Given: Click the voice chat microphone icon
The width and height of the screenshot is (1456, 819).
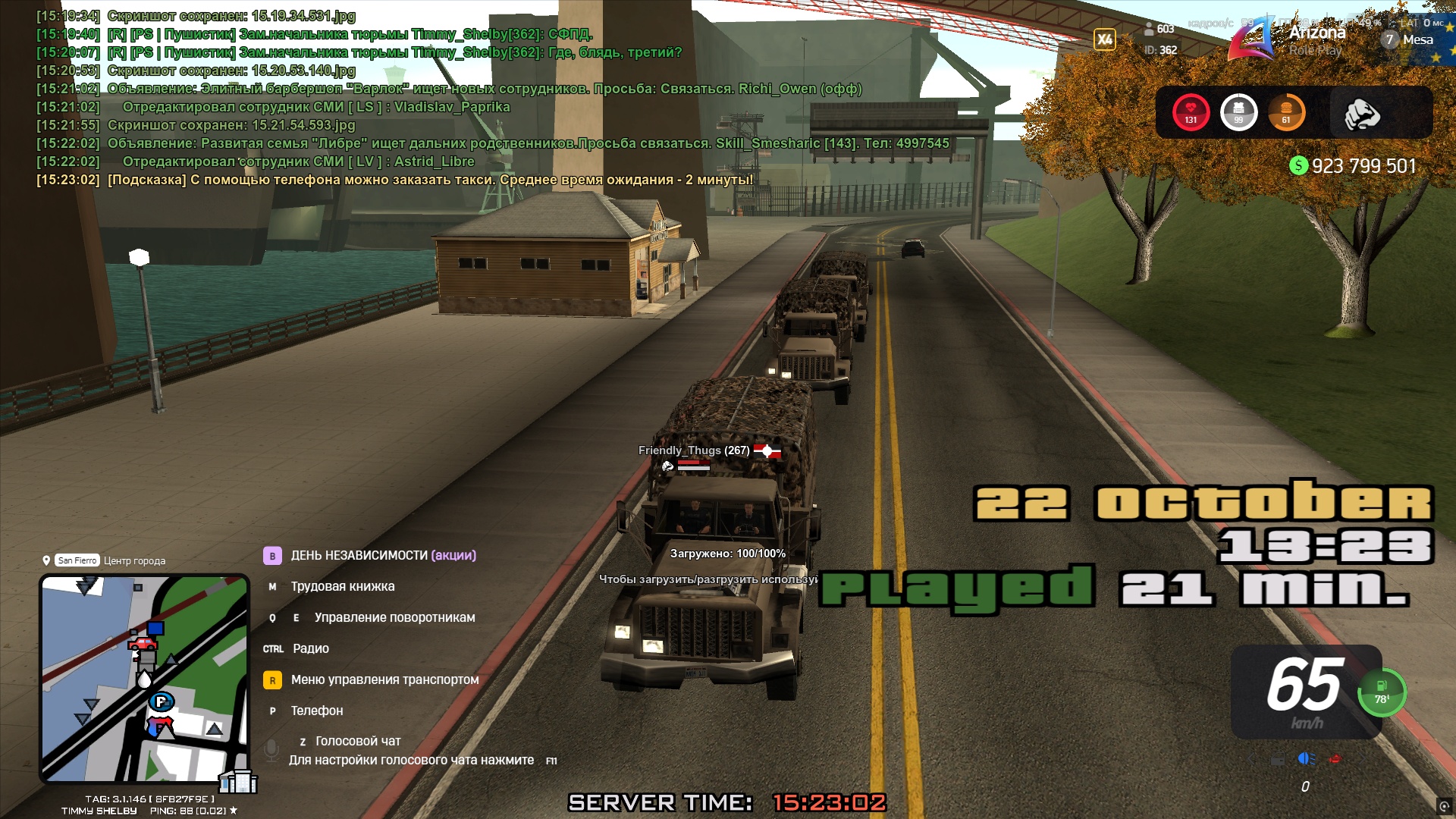Looking at the screenshot, I should point(271,750).
